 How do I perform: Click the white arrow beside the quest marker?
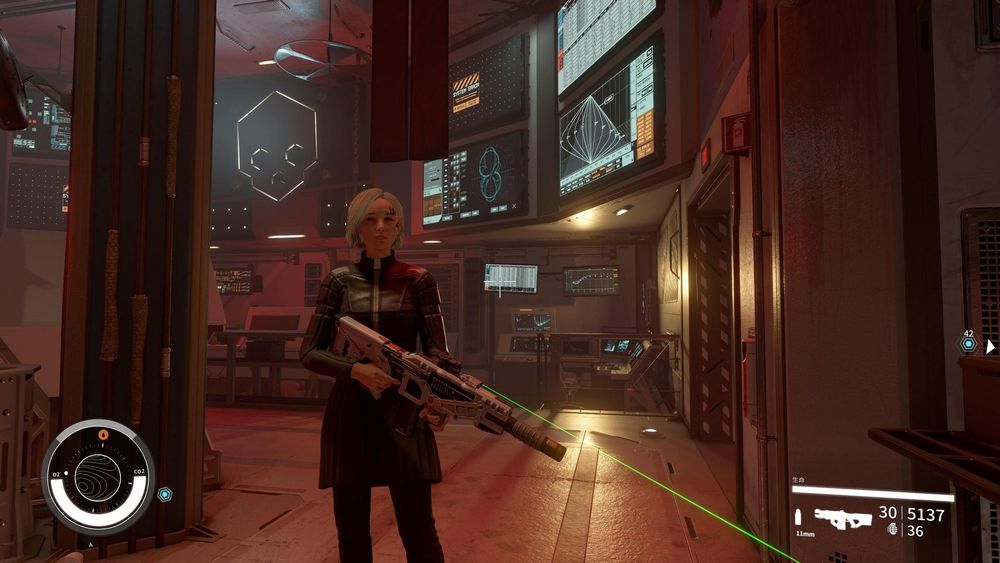pyautogui.click(x=990, y=346)
